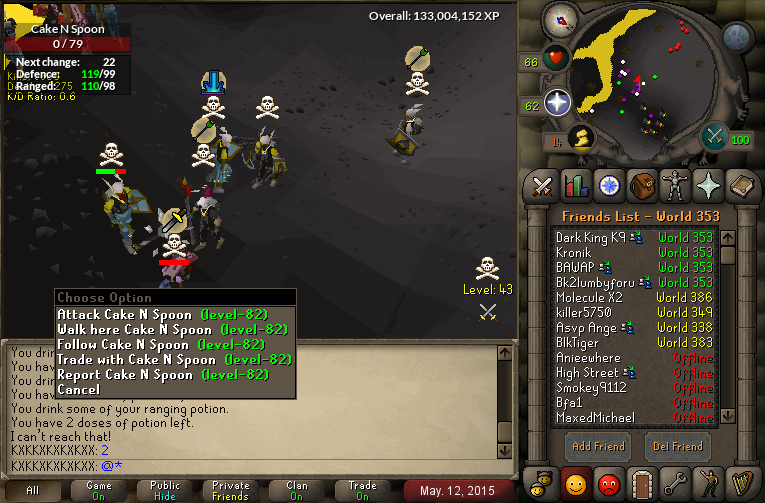Switch to the Public chat tab
Screen dimensions: 765x503
pos(164,491)
